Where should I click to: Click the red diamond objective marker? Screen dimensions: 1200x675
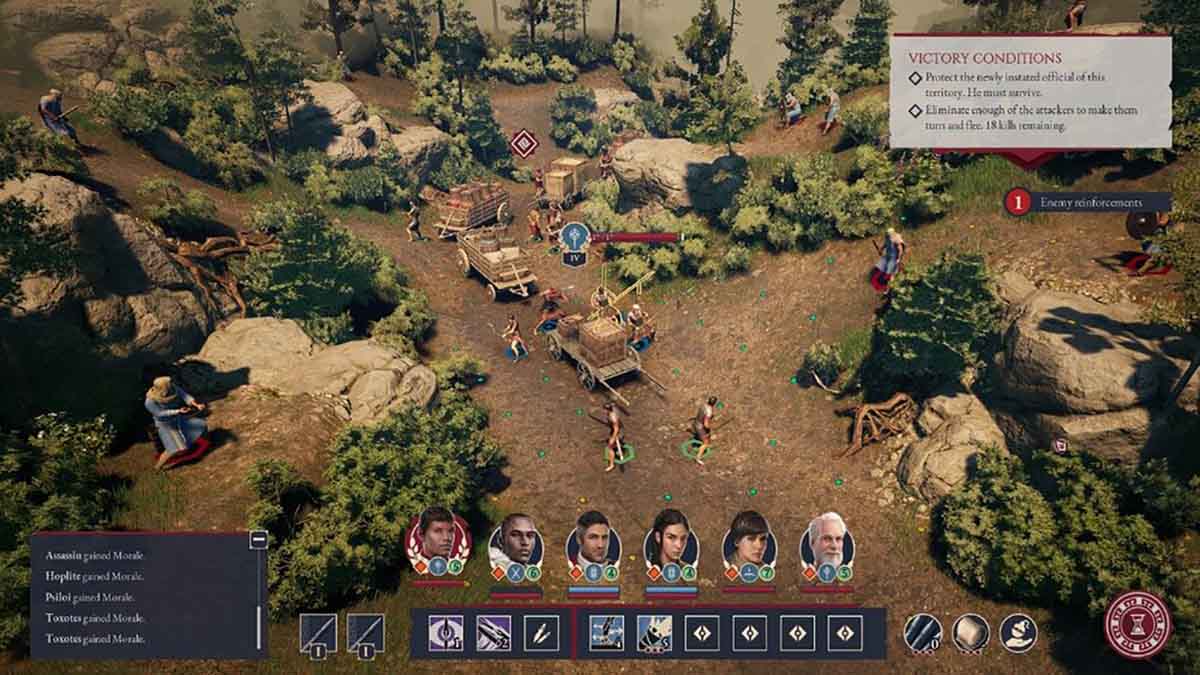523,142
